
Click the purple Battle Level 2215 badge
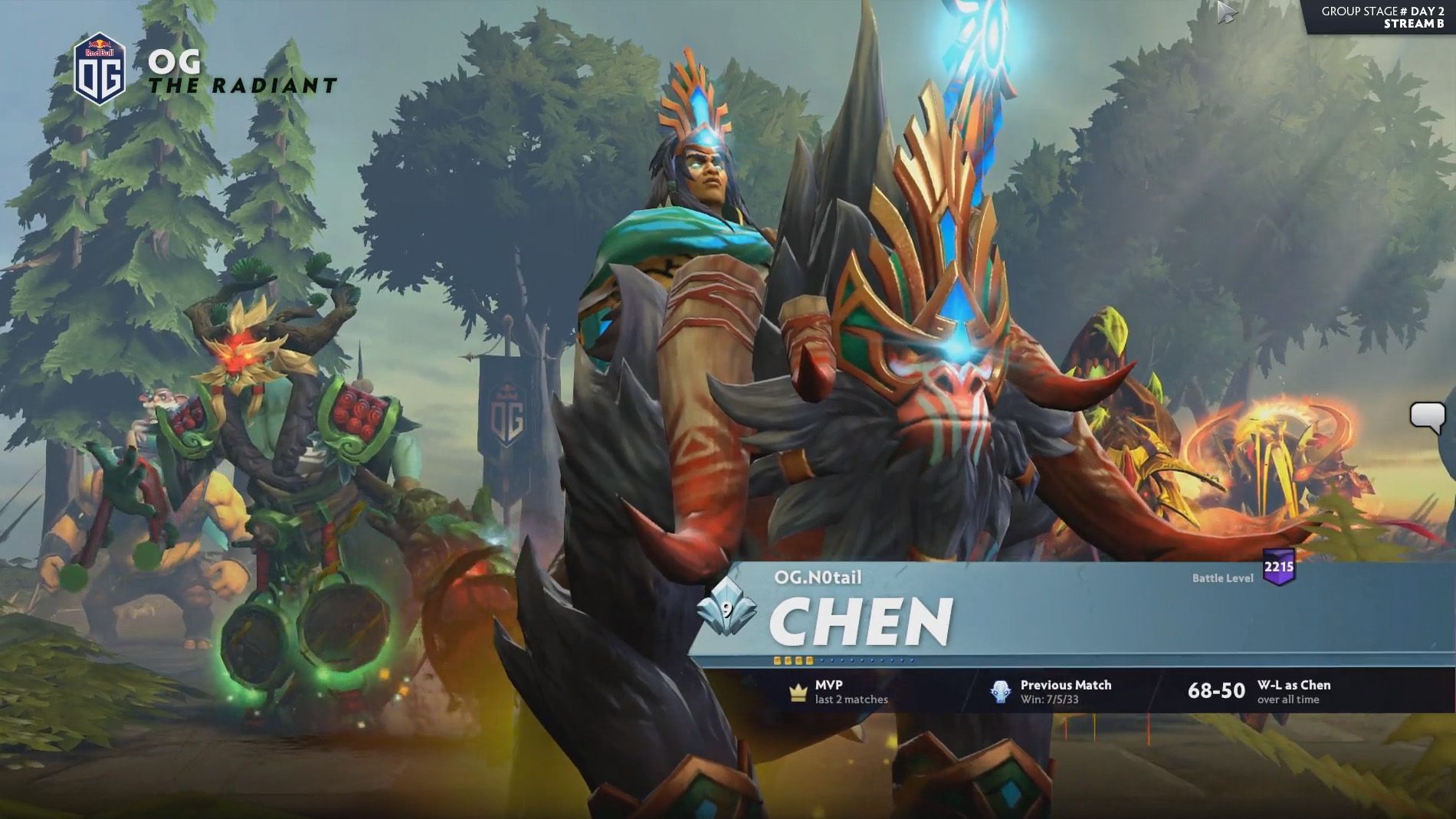tap(1278, 568)
